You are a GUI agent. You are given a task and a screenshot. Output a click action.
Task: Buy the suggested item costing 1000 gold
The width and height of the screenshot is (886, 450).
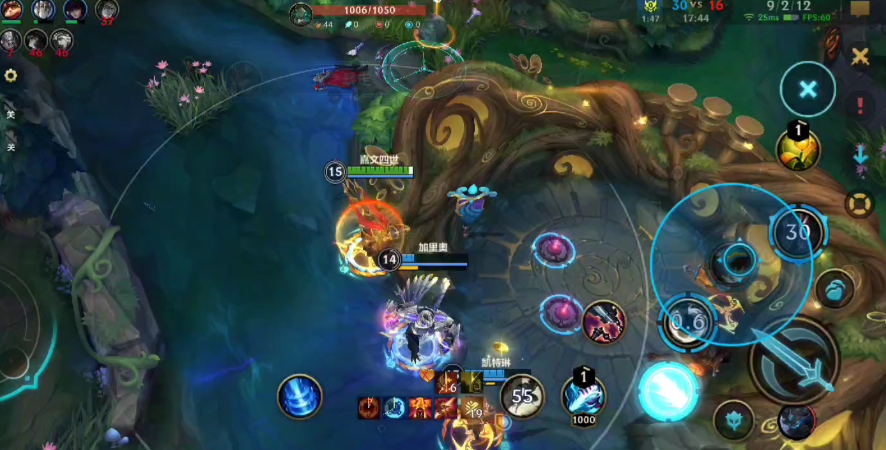click(583, 395)
